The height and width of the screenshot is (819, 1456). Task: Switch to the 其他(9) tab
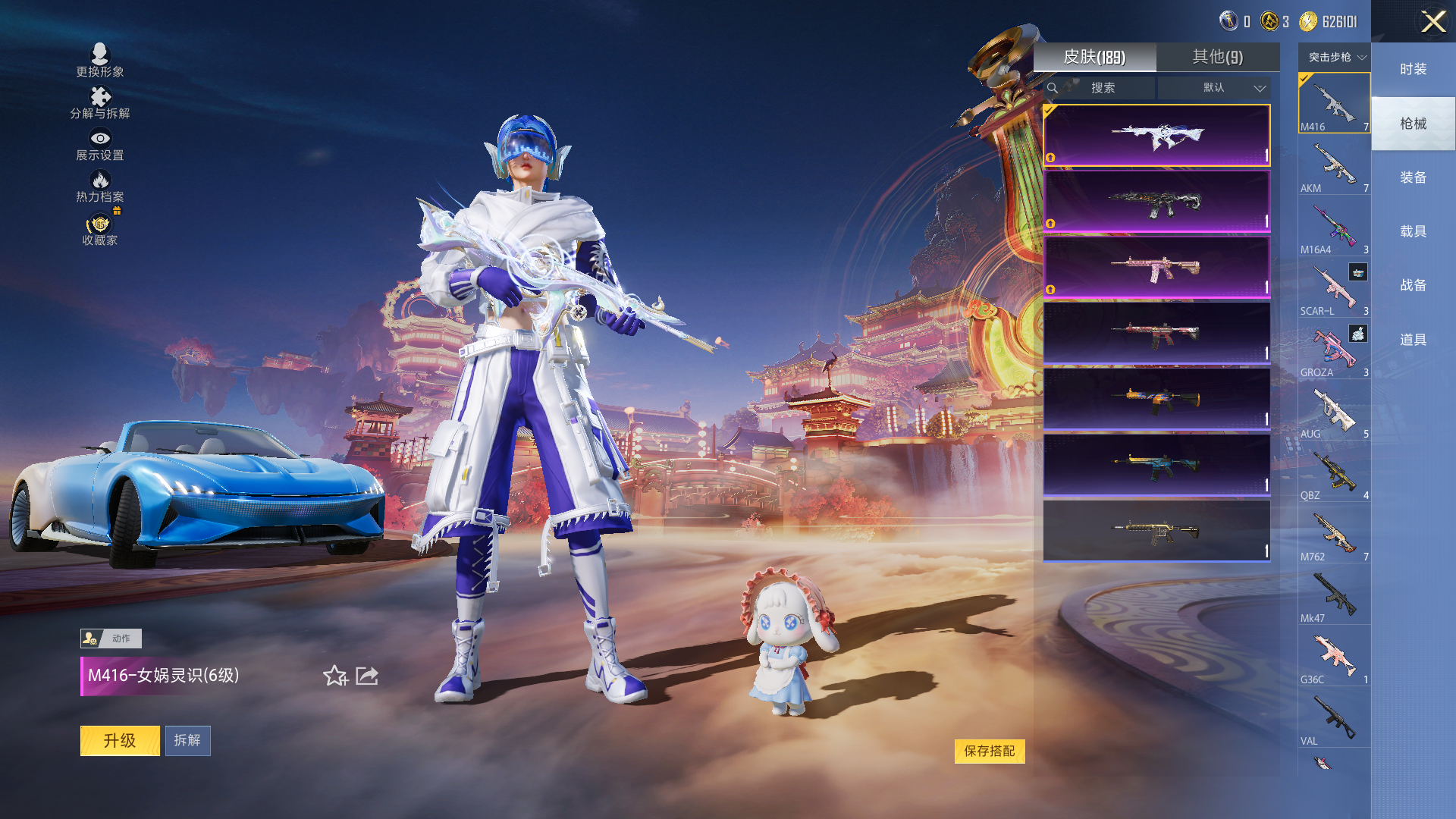pyautogui.click(x=1217, y=57)
